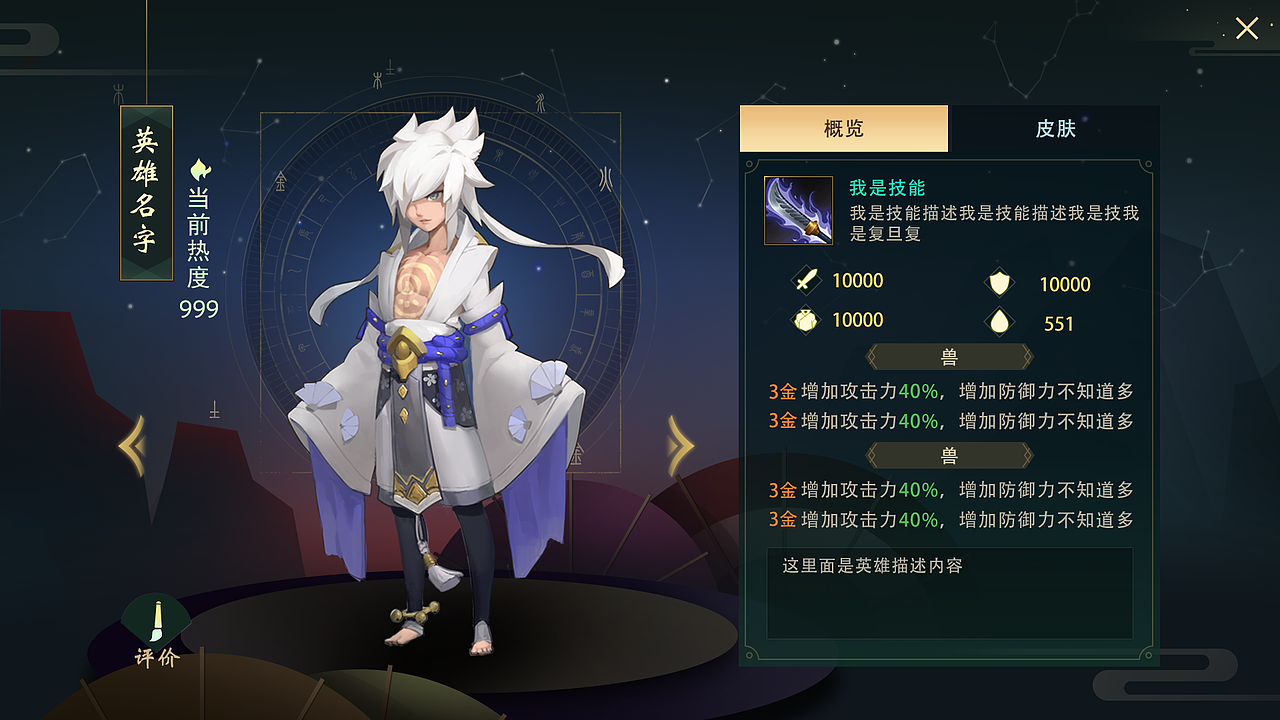
Task: Click the last 3金 buff description line
Action: pos(949,520)
